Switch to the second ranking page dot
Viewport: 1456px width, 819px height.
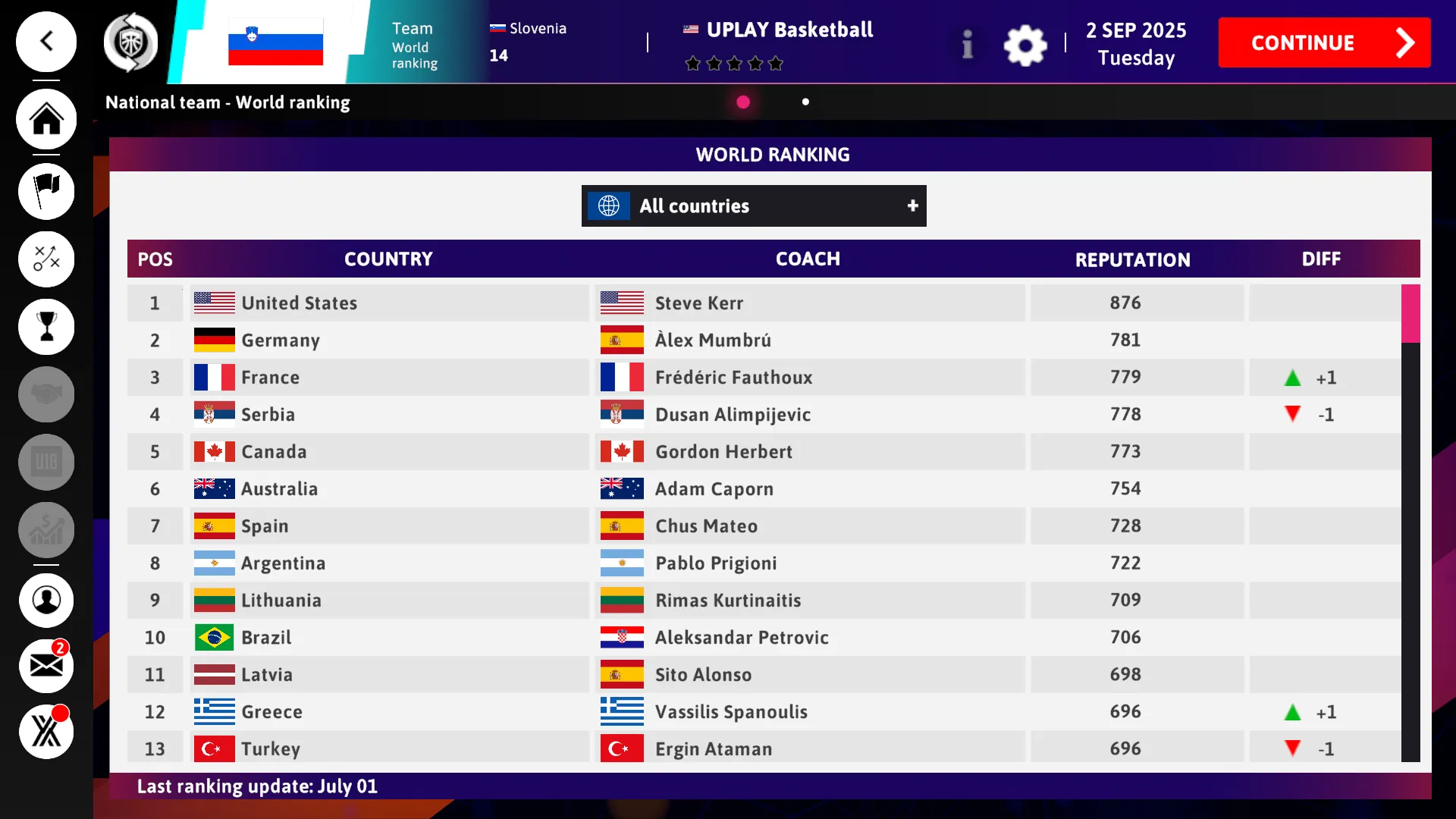[805, 102]
